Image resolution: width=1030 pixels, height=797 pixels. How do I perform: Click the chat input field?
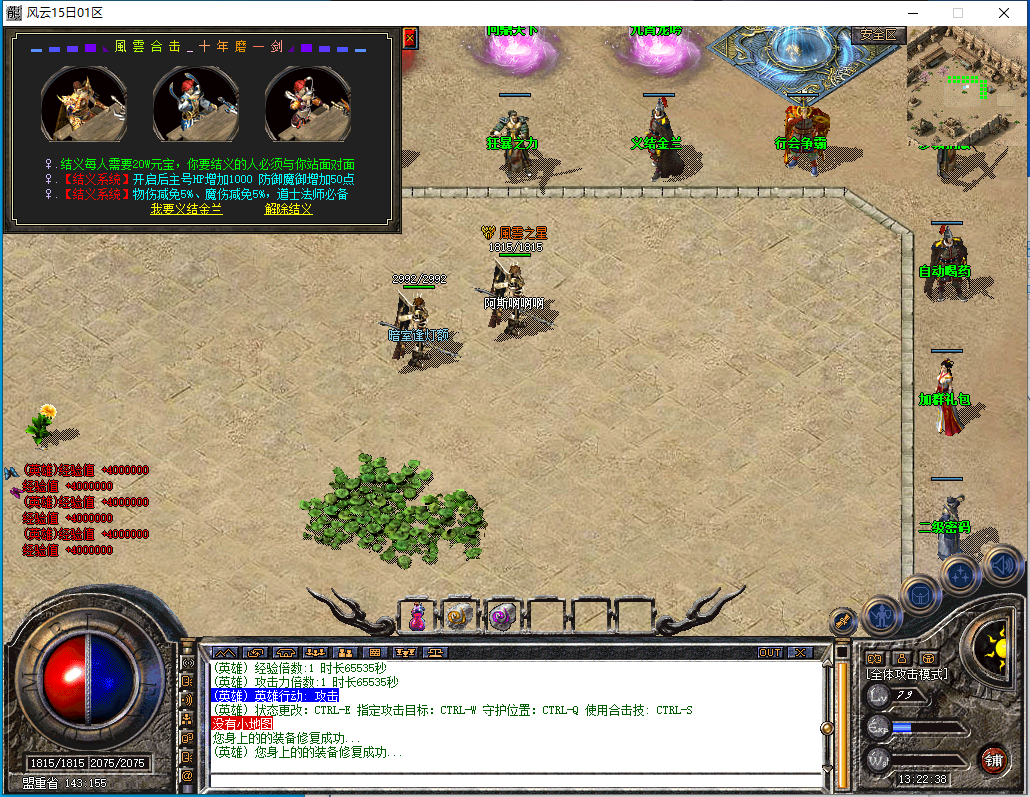point(510,780)
